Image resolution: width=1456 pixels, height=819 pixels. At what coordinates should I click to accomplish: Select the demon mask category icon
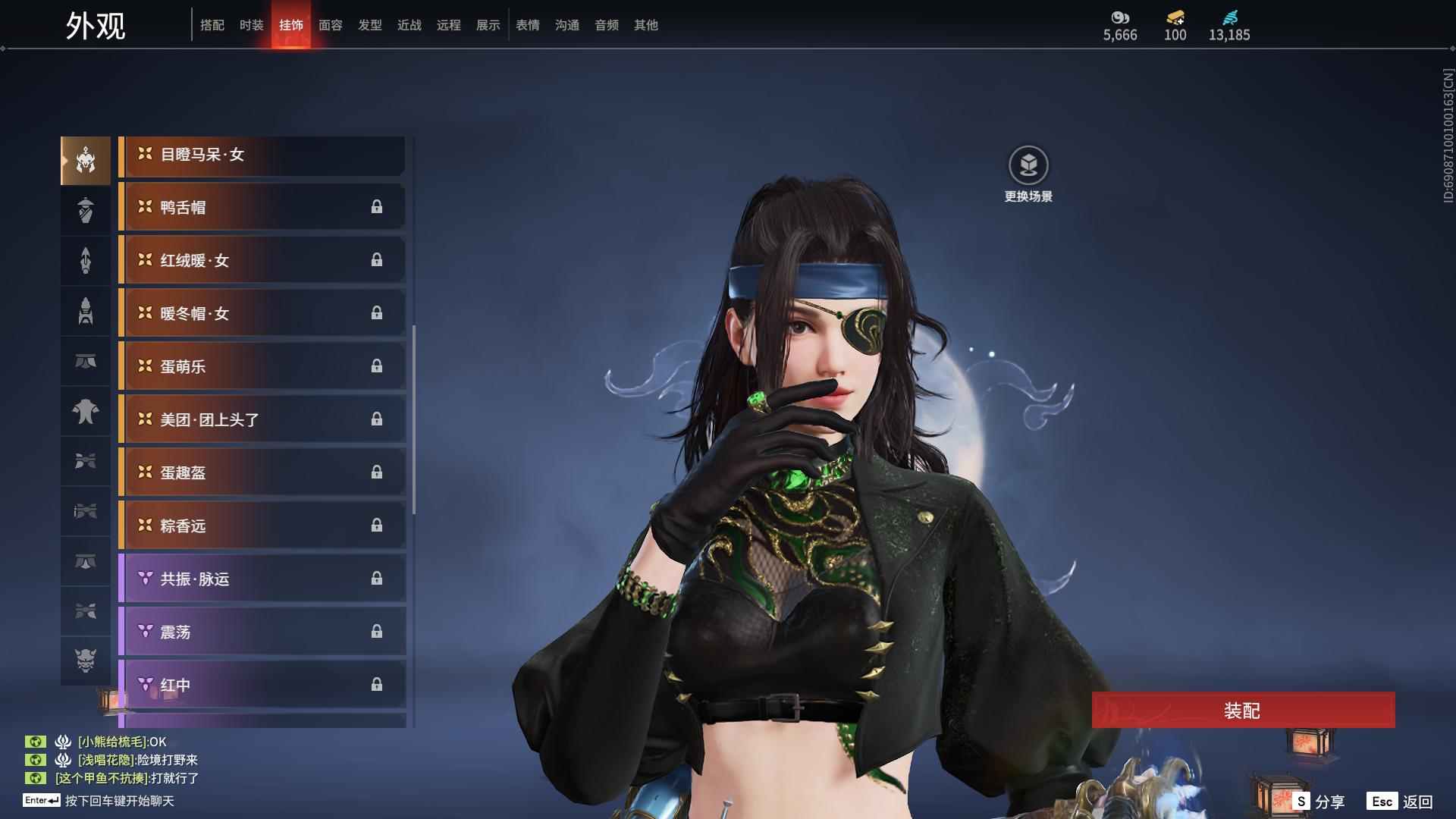tap(86, 661)
